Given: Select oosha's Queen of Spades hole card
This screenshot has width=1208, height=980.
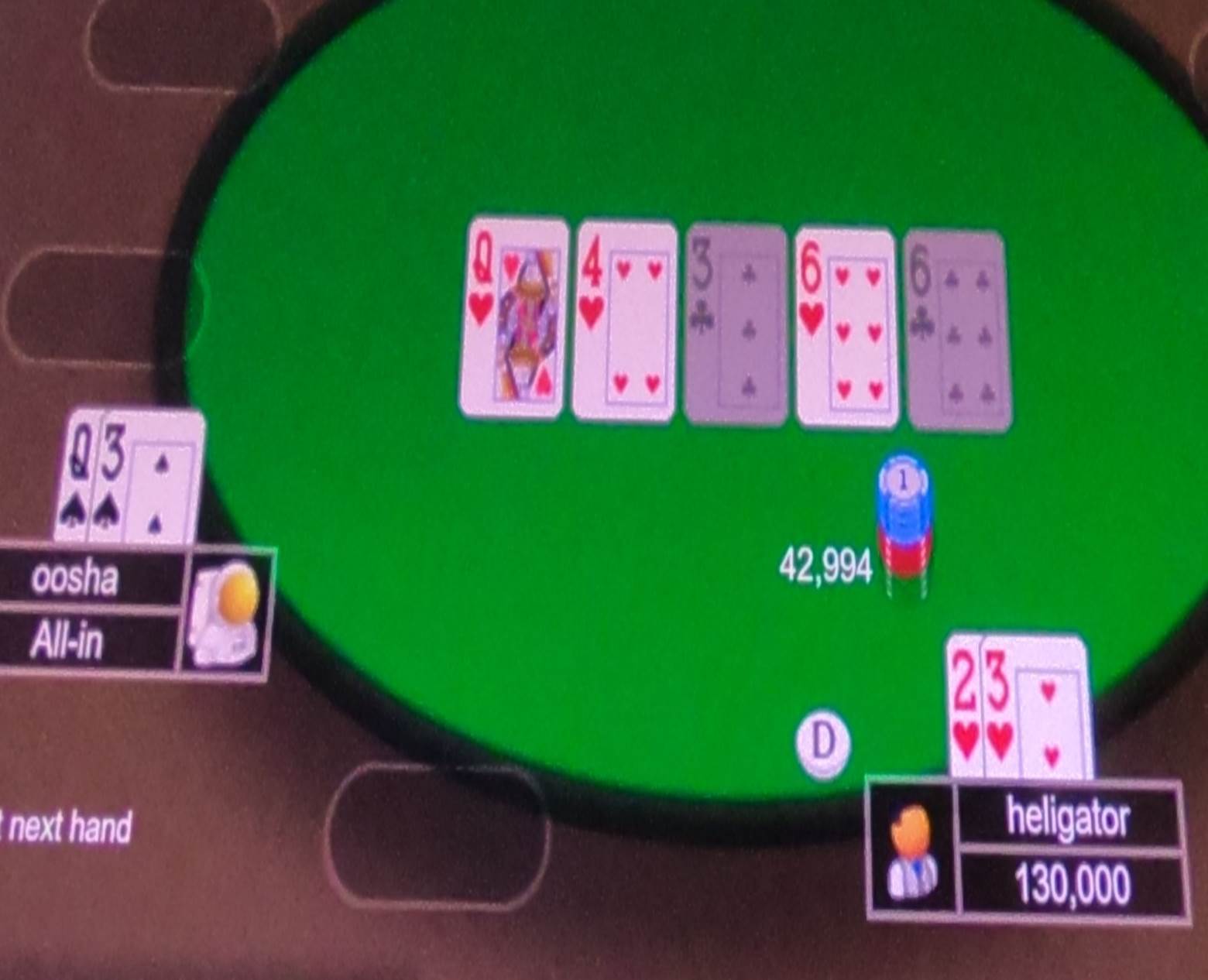Looking at the screenshot, I should 80,476.
